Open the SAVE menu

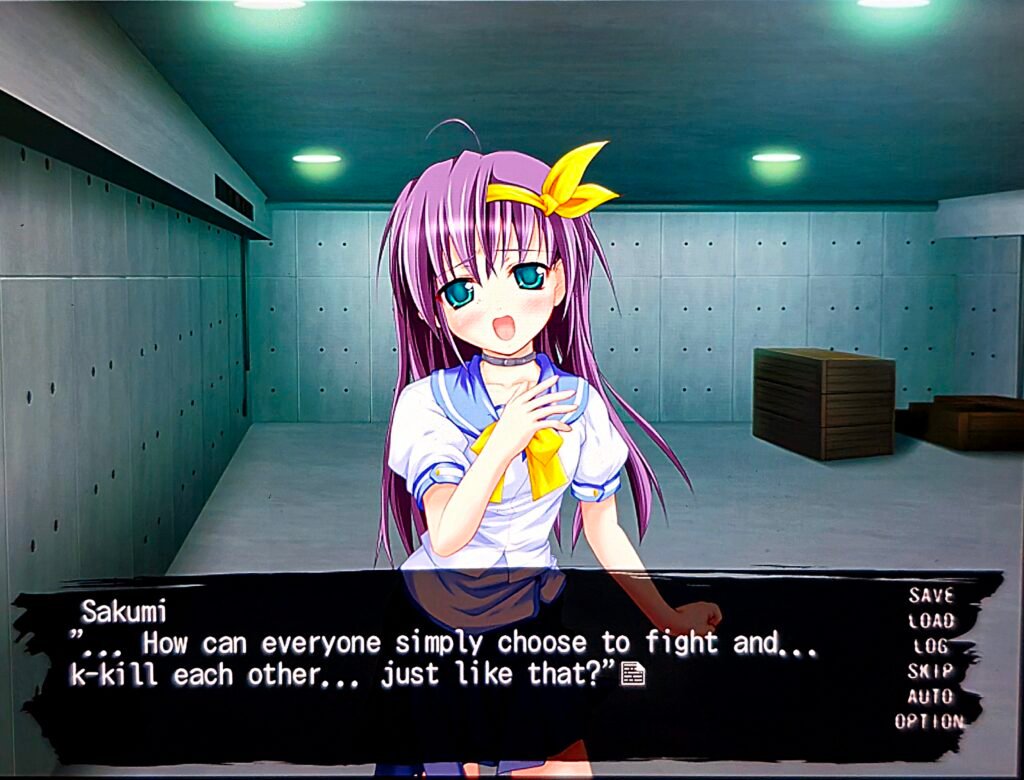click(x=931, y=595)
